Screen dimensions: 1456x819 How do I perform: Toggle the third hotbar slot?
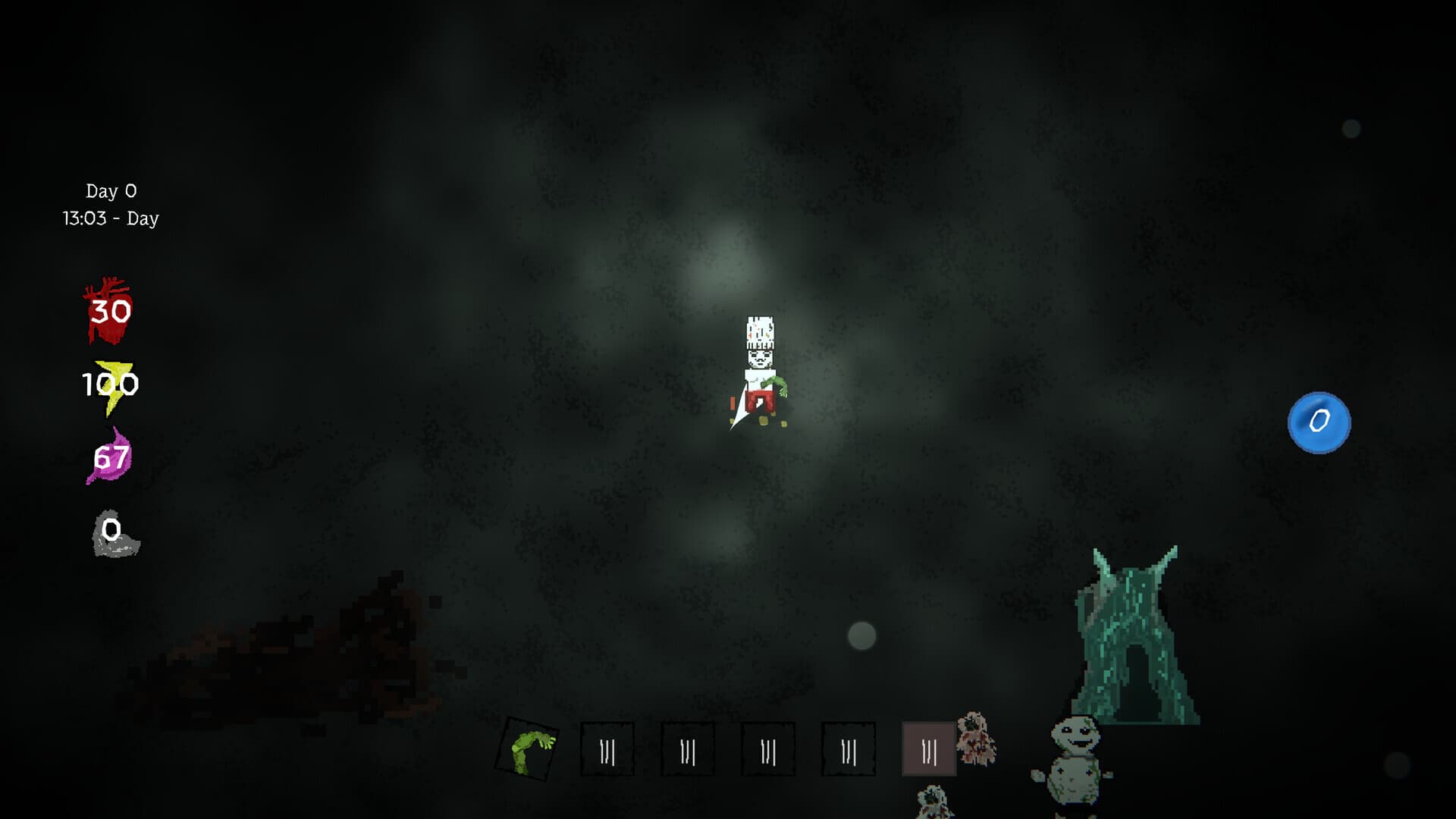688,749
